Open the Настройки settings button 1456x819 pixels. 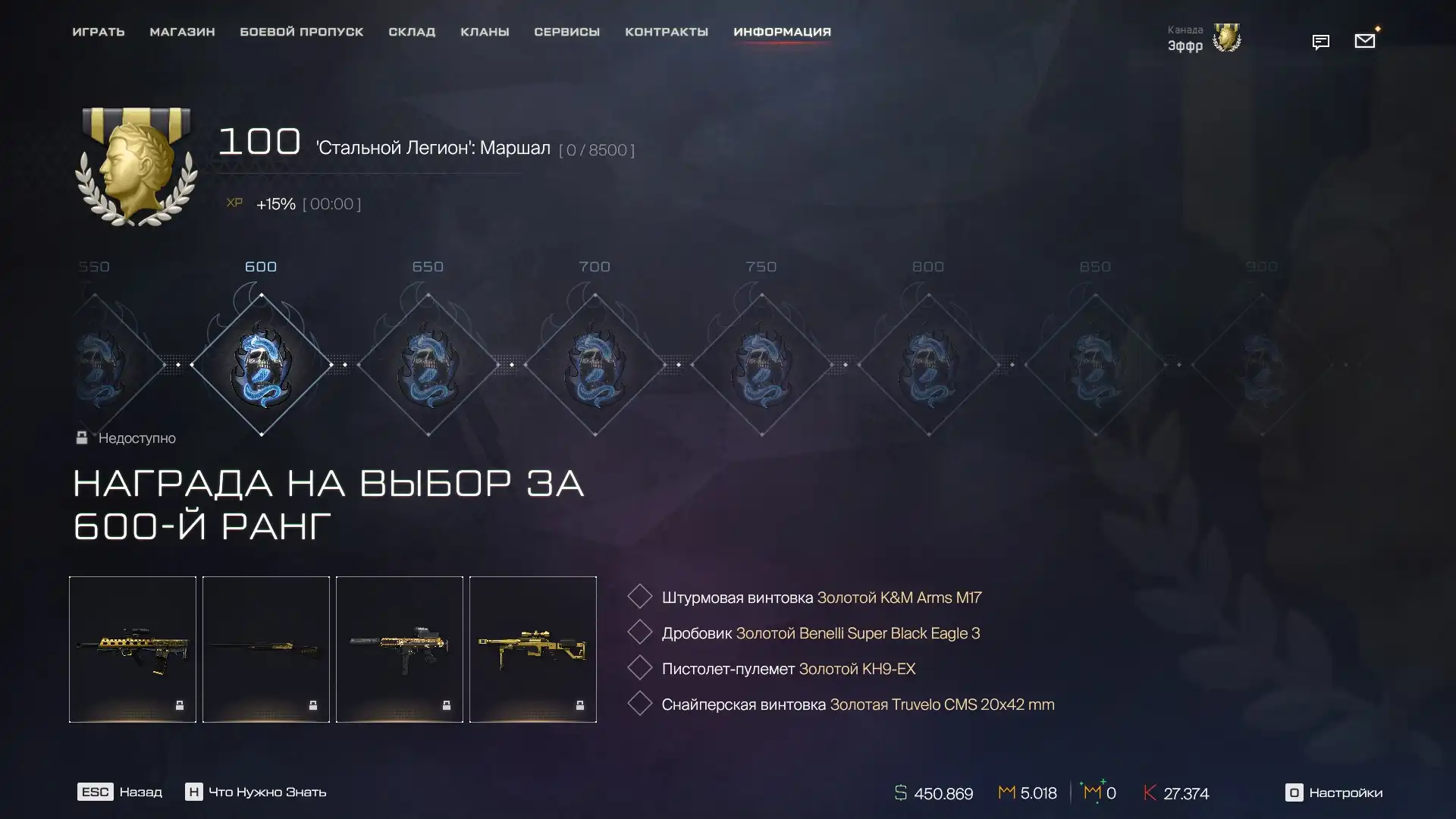(x=1334, y=792)
